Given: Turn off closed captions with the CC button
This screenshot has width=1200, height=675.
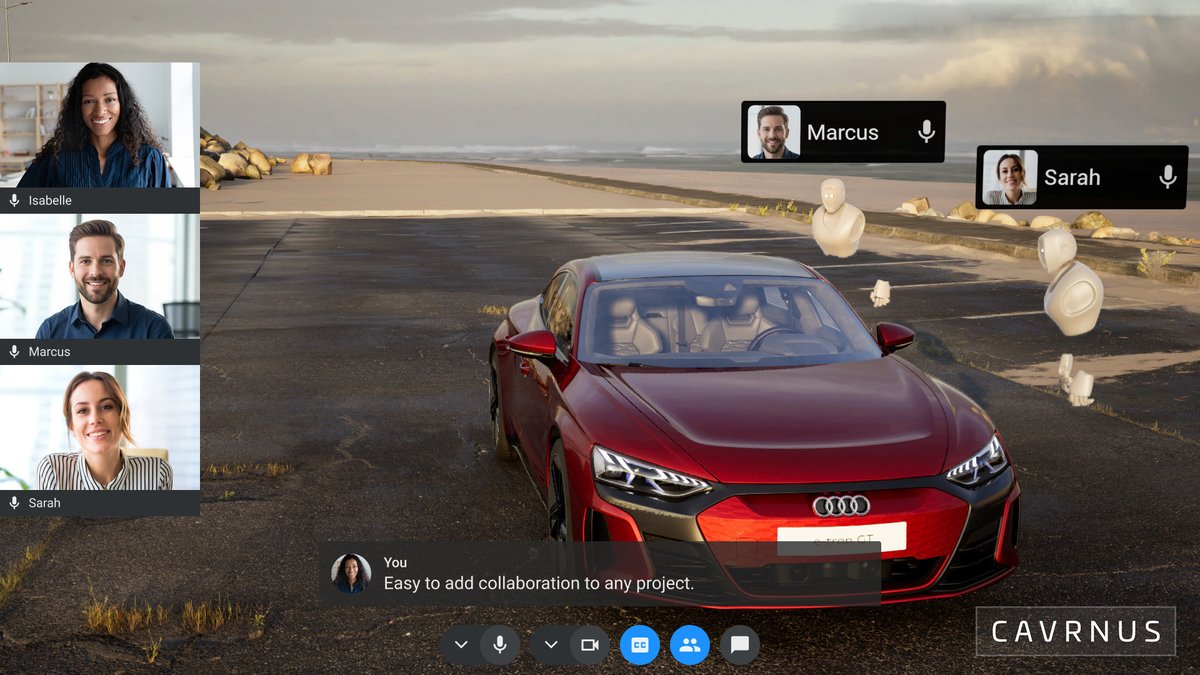Looking at the screenshot, I should click(640, 645).
